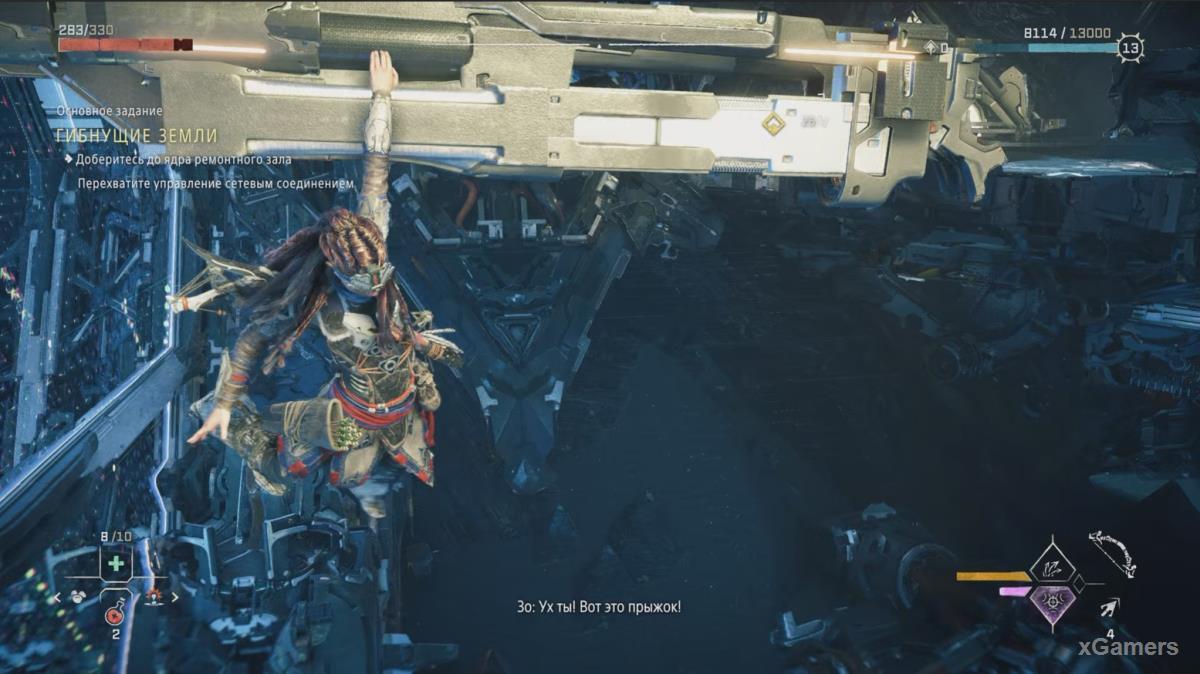Screen dimensions: 1200x674
Task: Click the arrow ammo type icon
Action: [1111, 607]
